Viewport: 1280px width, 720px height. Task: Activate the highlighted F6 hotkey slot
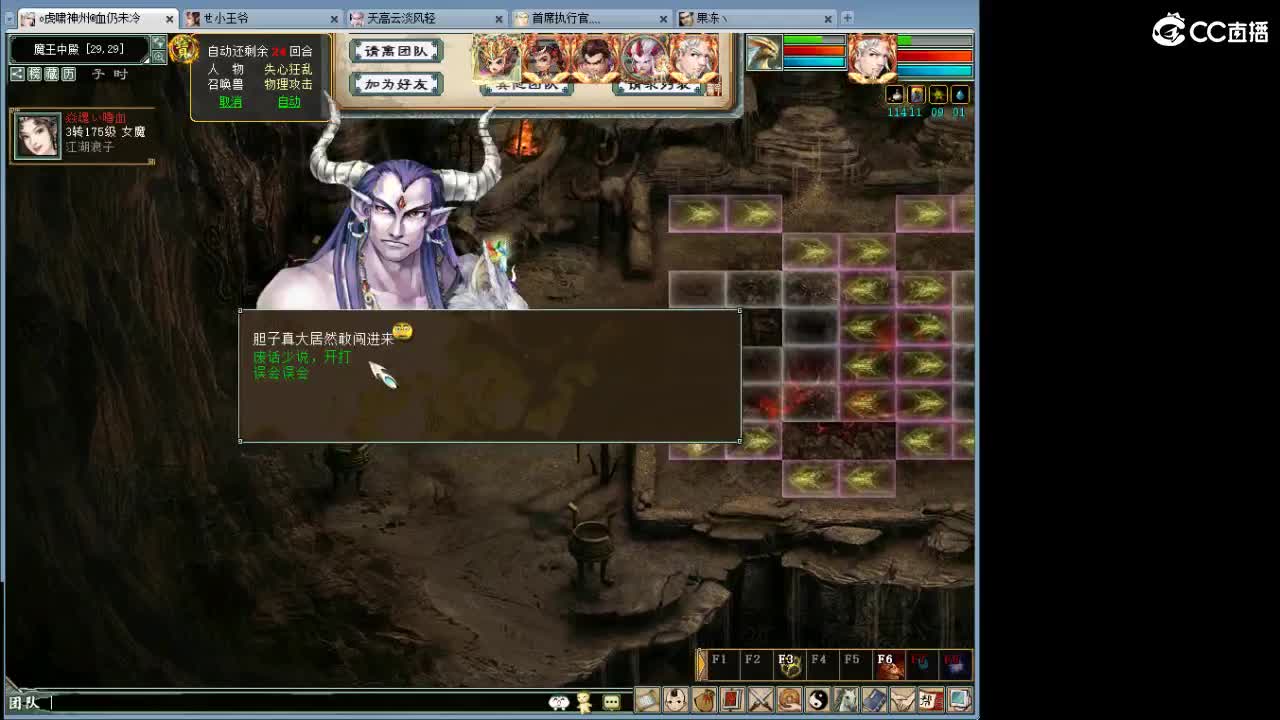(891, 661)
